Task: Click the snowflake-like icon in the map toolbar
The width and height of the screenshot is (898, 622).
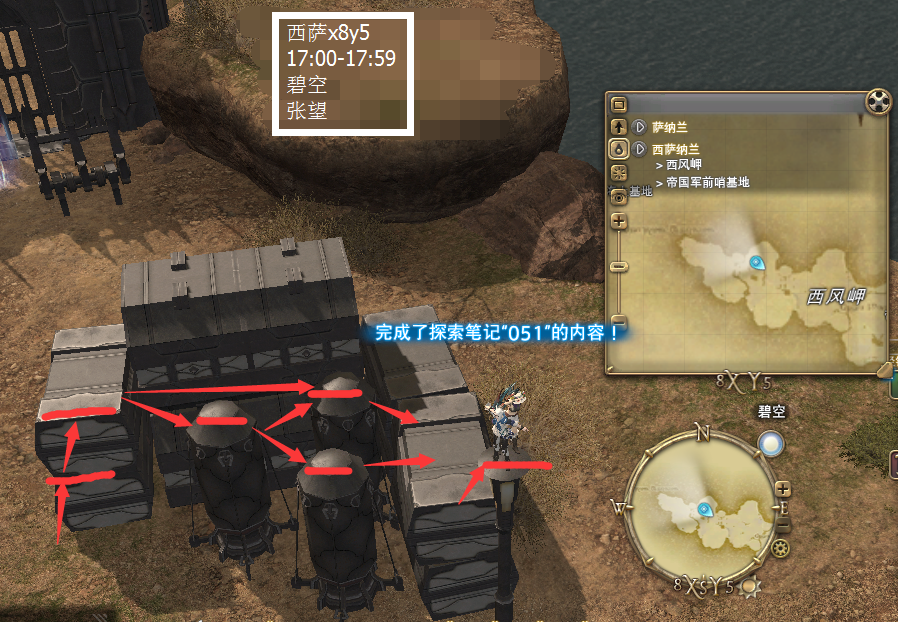Action: 618,172
